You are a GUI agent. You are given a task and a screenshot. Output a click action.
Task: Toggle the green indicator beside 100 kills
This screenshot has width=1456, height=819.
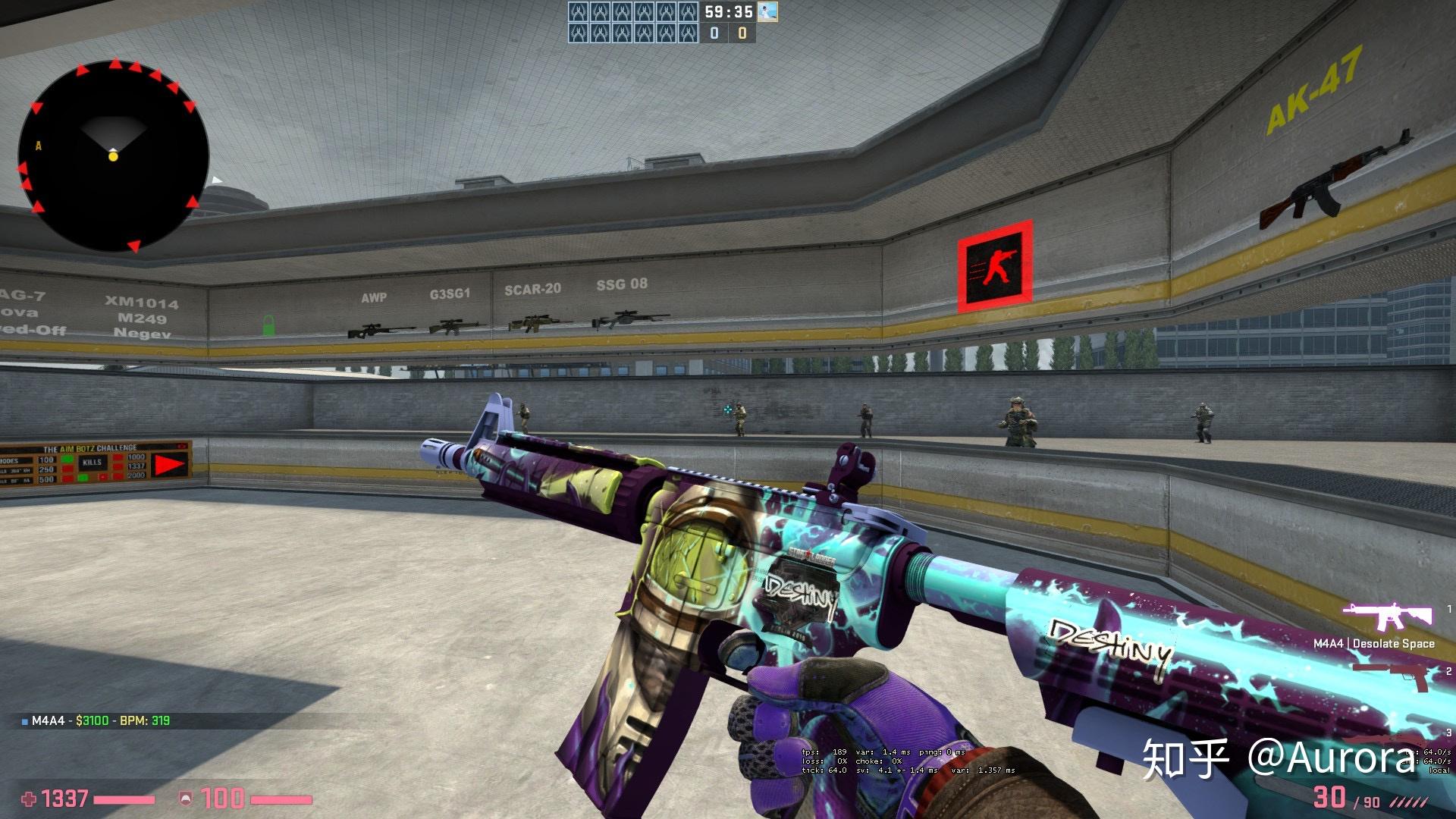point(67,459)
